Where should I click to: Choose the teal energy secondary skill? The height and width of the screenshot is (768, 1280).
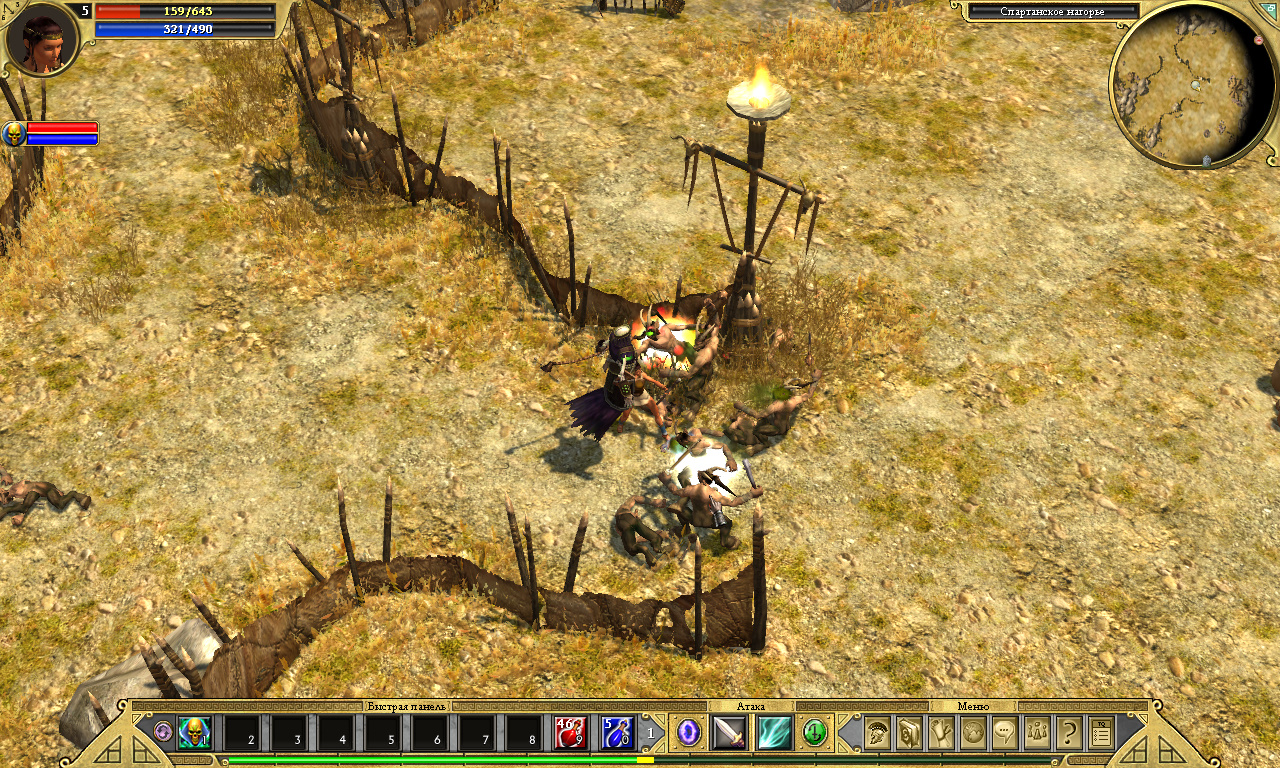[x=774, y=733]
